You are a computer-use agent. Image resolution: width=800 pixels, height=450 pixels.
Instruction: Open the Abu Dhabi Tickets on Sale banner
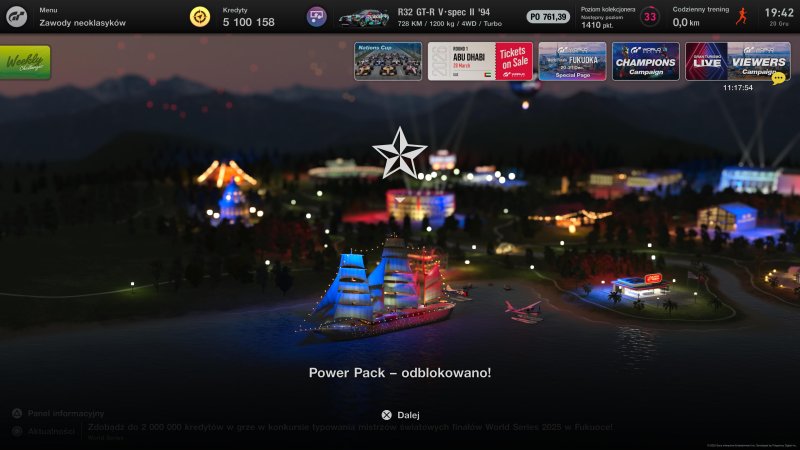480,61
